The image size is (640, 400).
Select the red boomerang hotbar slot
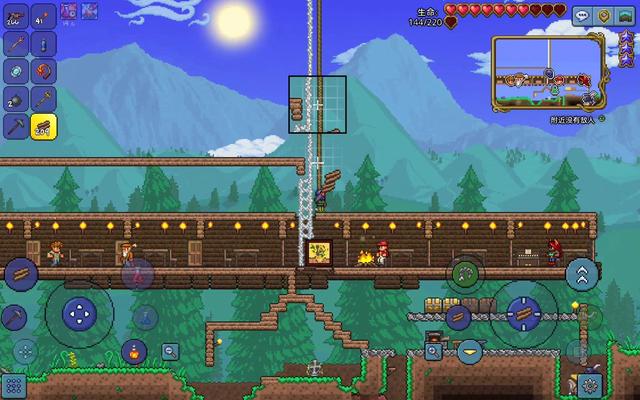(x=44, y=71)
